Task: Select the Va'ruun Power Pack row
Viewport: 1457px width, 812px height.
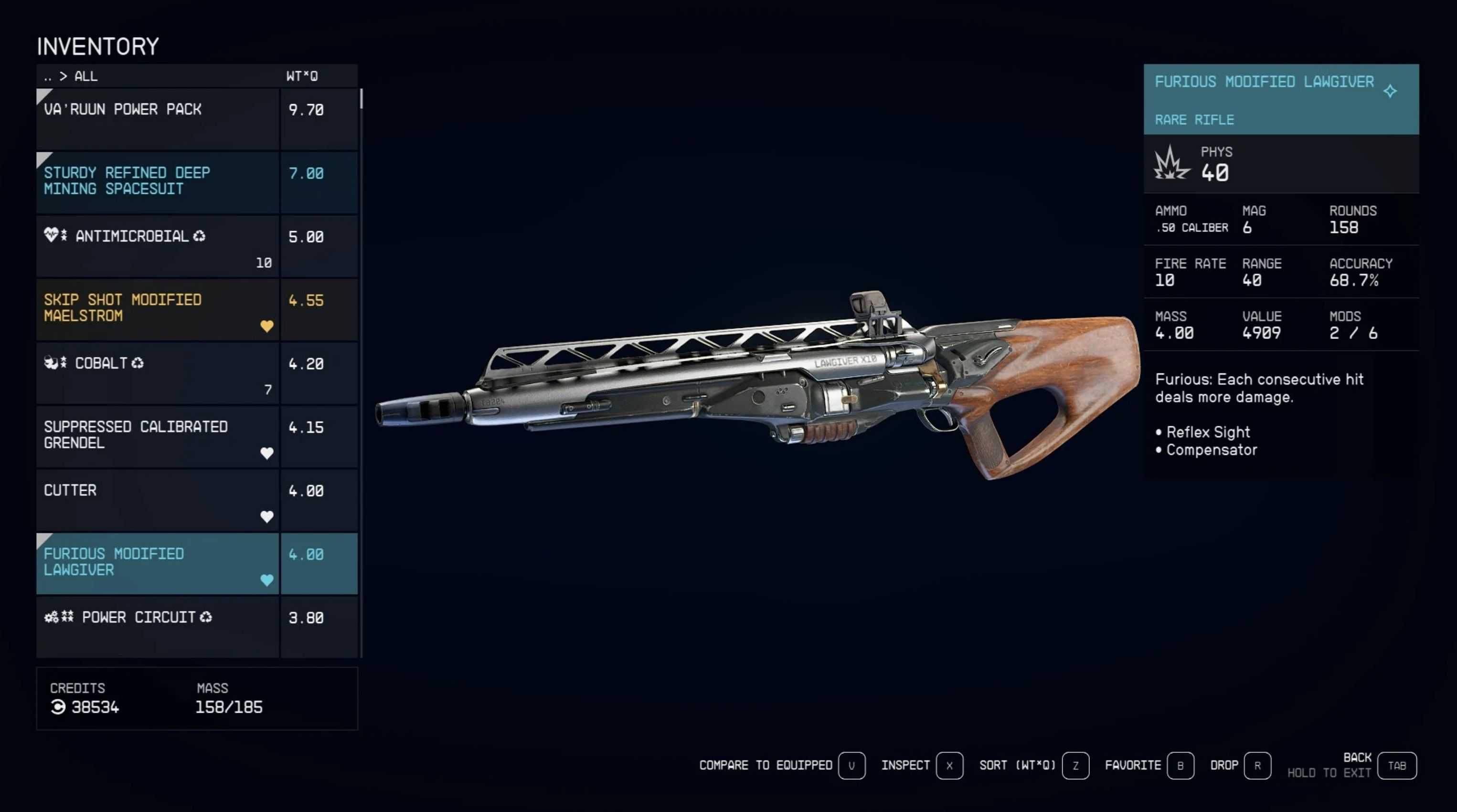Action: coord(157,119)
